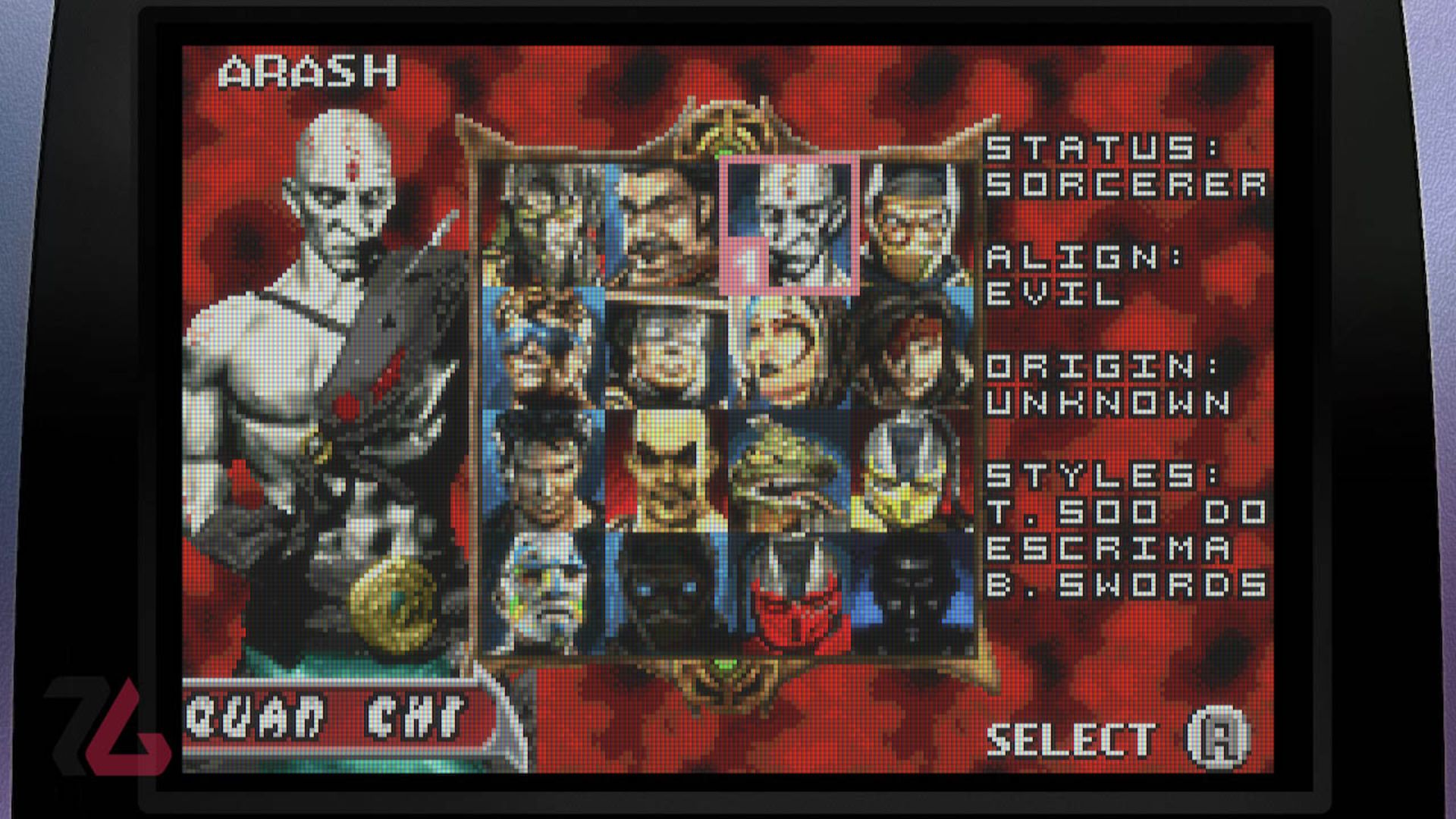Image resolution: width=1456 pixels, height=819 pixels.
Task: Choose the mustached man portrait
Action: click(665, 225)
